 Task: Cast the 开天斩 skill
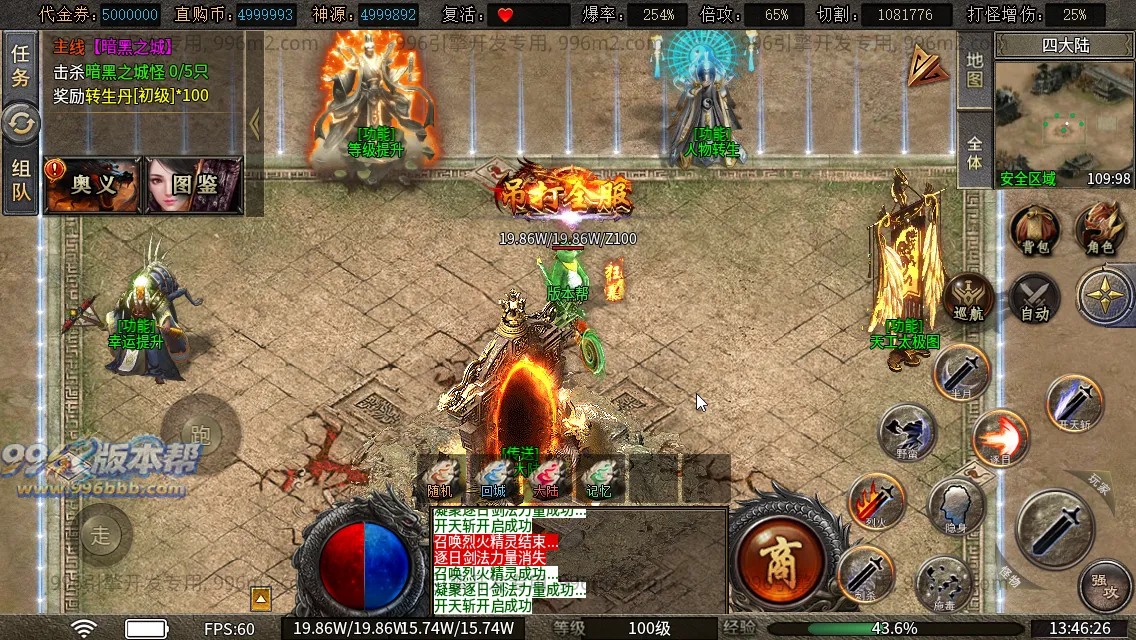(1075, 402)
